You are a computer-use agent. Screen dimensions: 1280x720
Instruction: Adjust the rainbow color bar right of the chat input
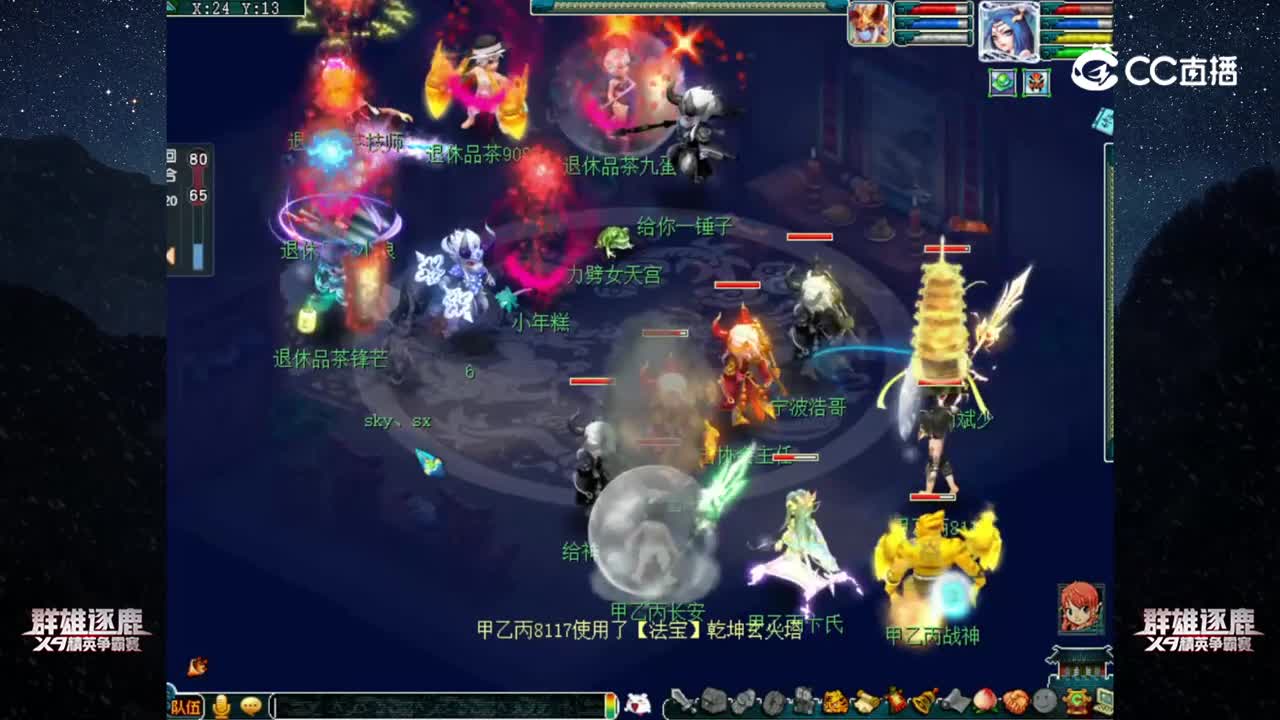click(613, 706)
